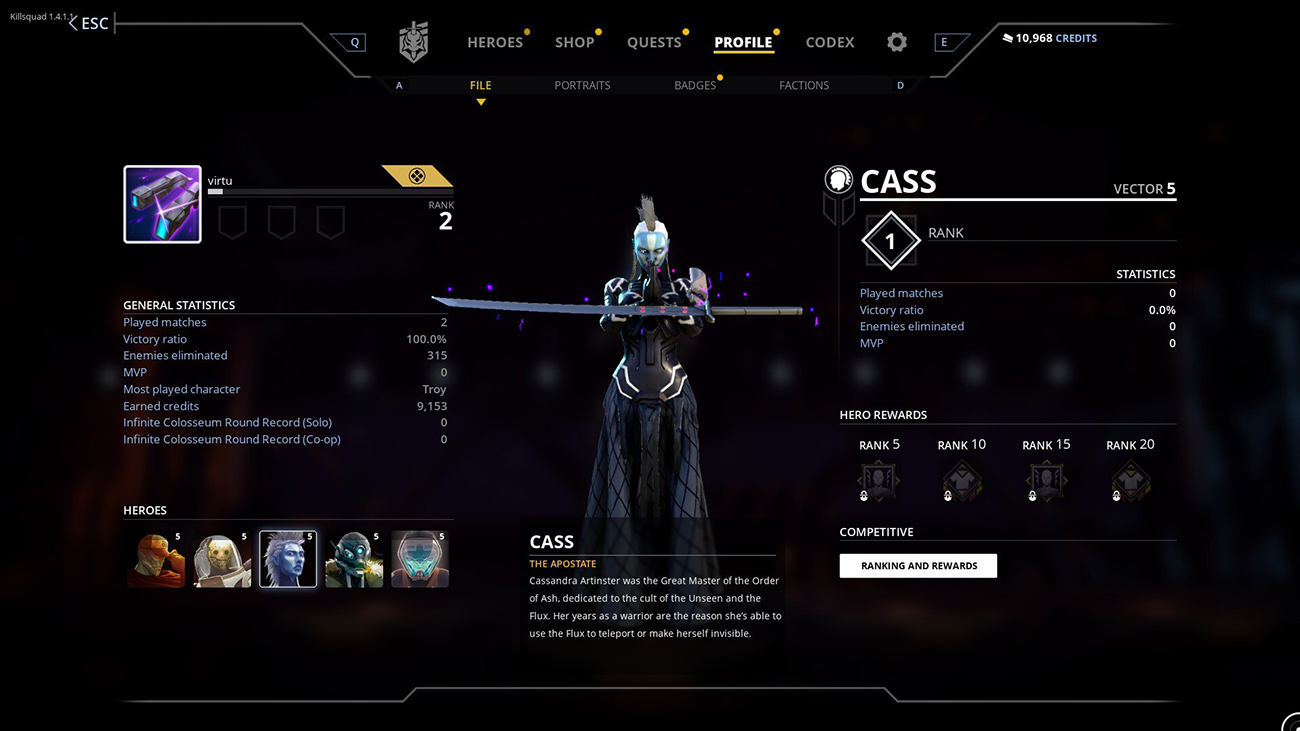Select the Profile menu

(743, 42)
